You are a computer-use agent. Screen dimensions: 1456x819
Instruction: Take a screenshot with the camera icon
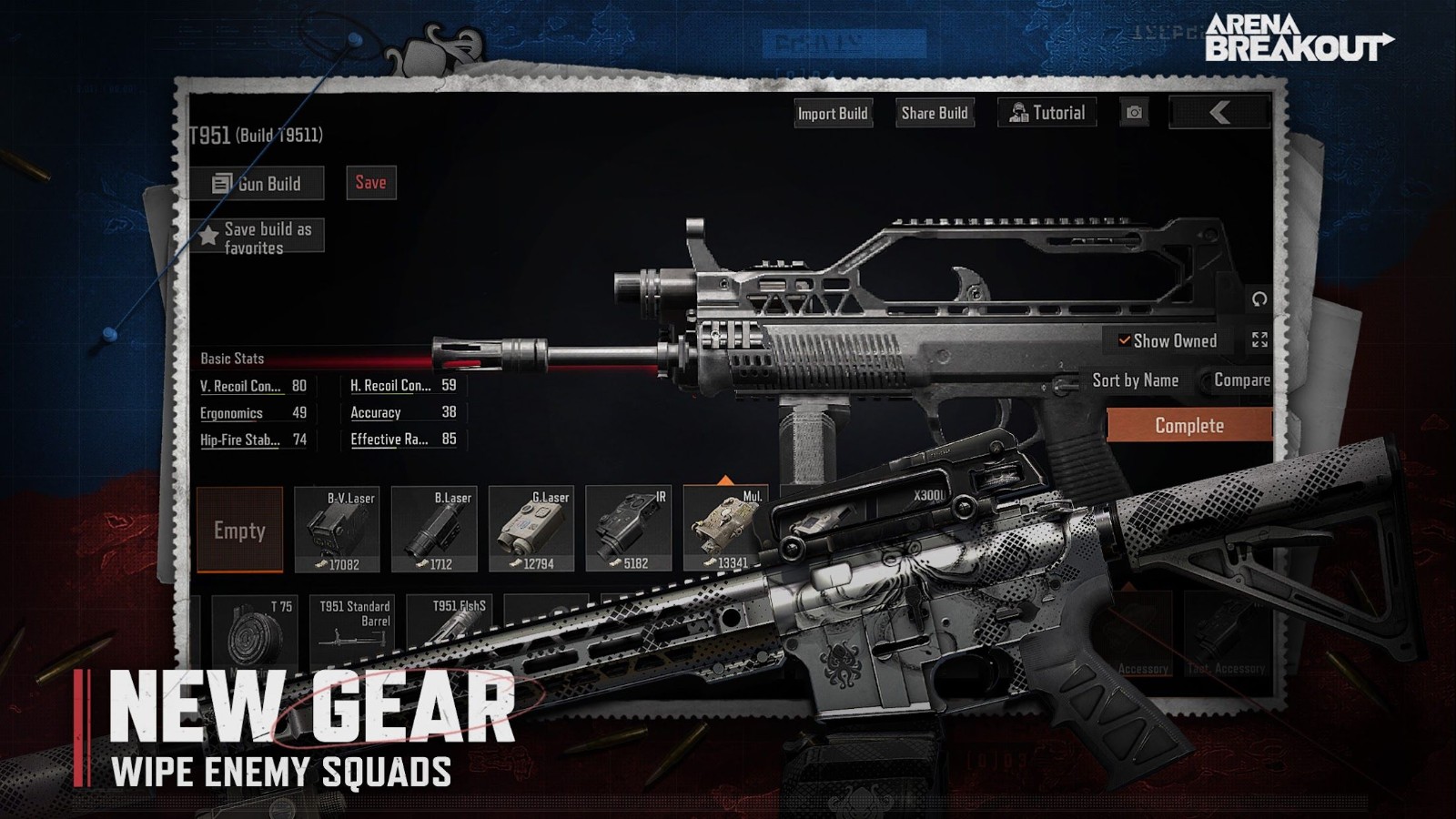click(1134, 113)
